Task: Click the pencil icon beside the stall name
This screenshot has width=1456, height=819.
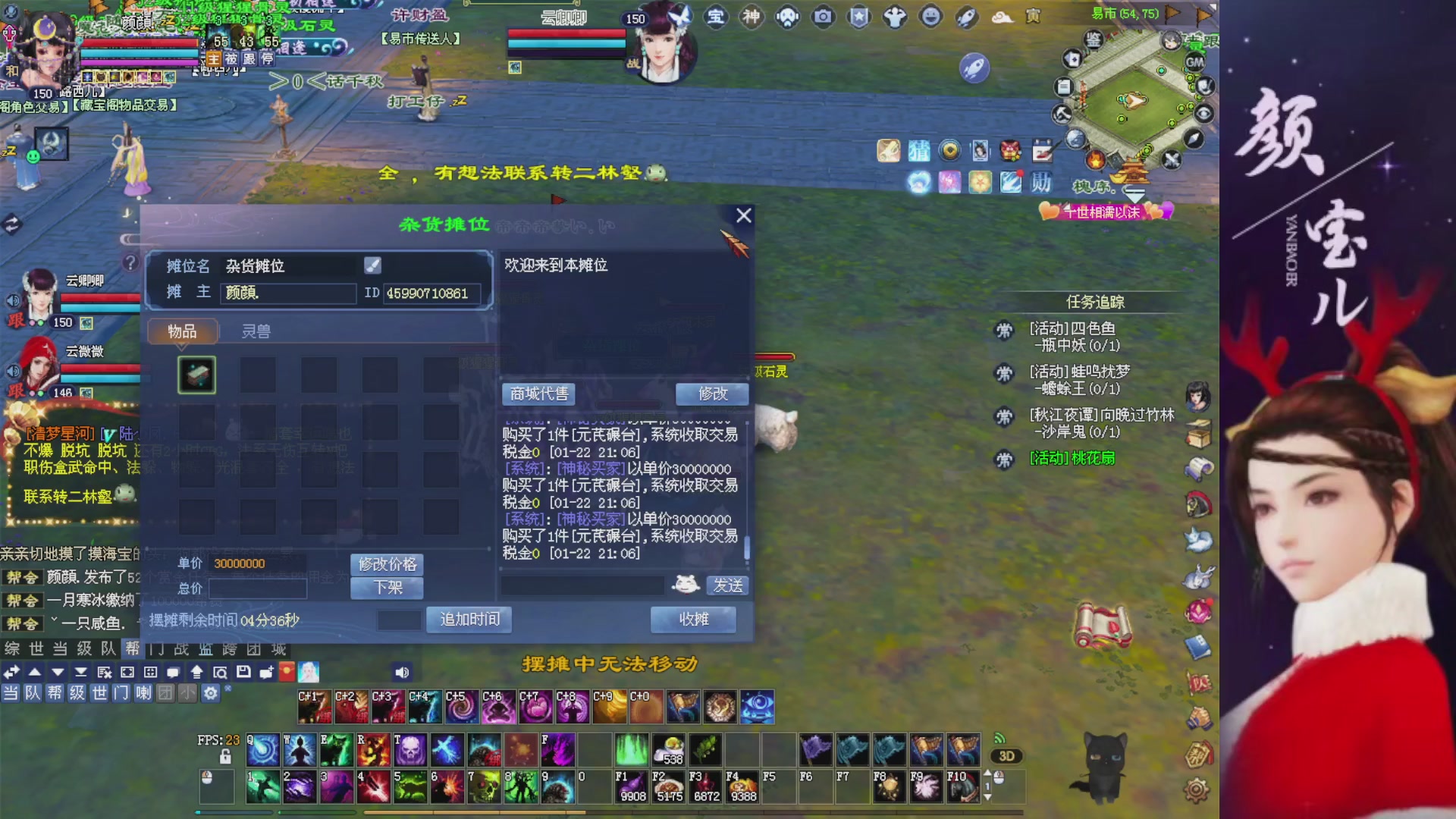Action: point(372,265)
